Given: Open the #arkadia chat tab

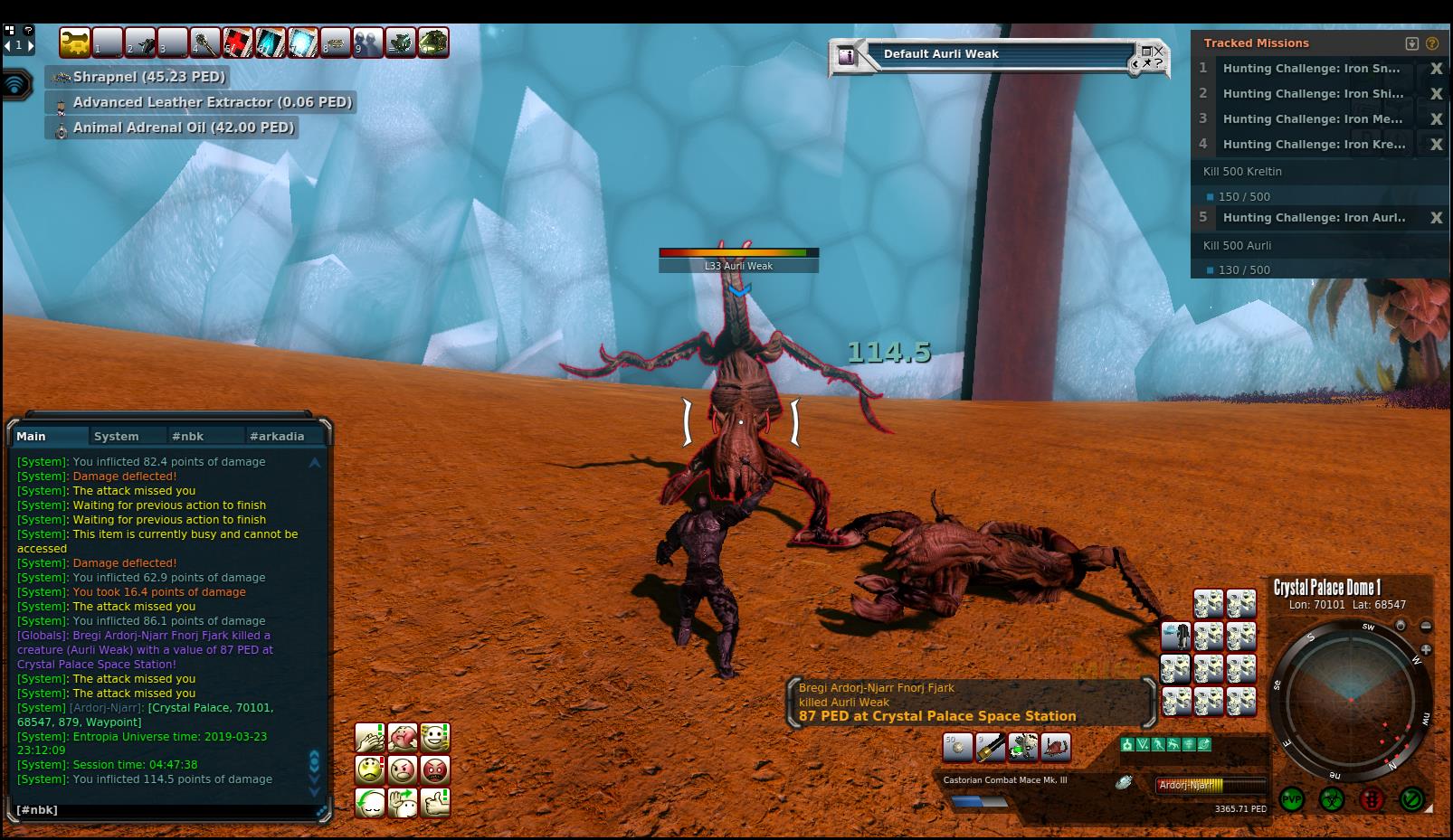Looking at the screenshot, I should (x=277, y=436).
